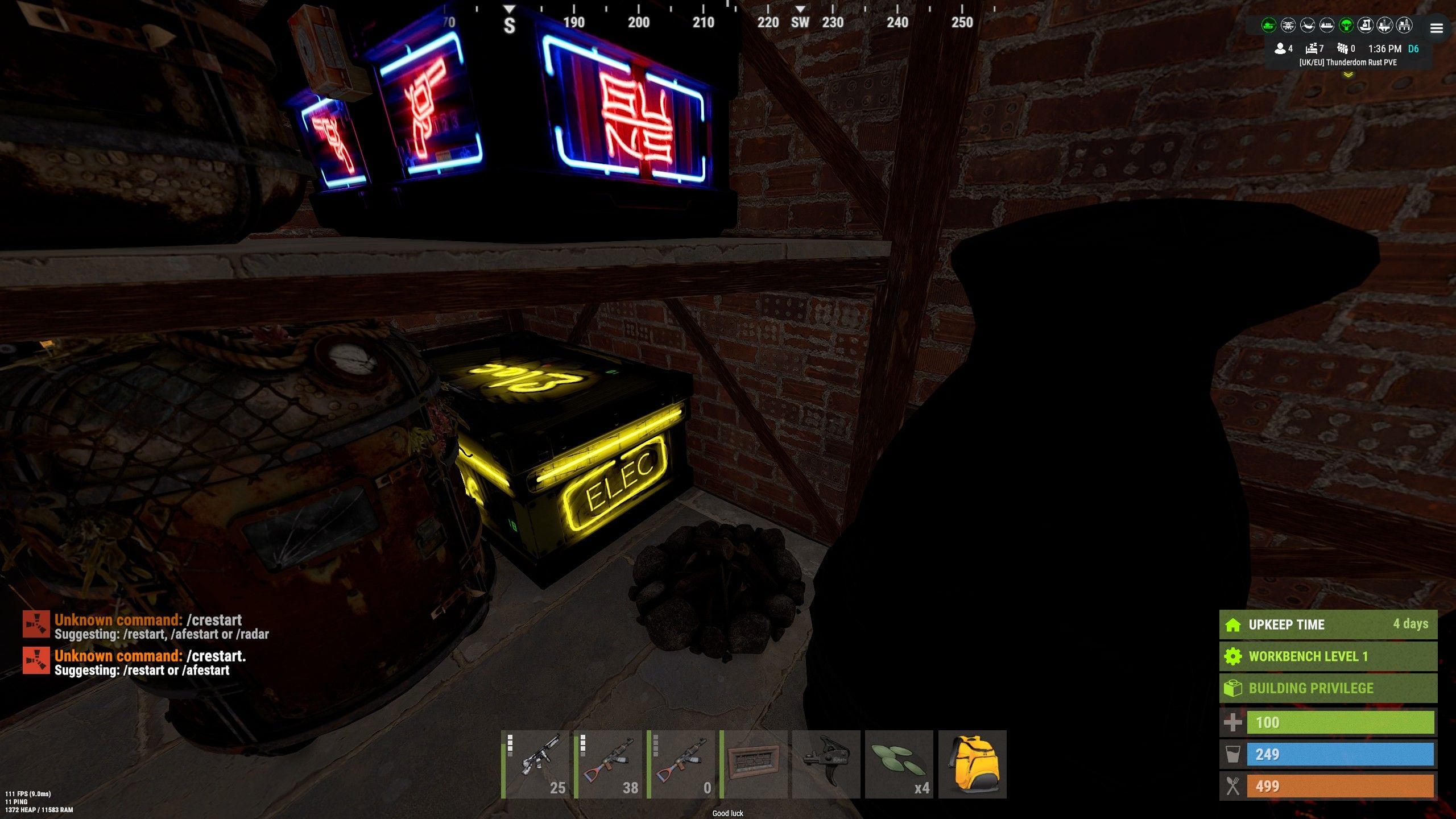Click the Workbench Level 1 status panel
This screenshot has width=1456, height=819.
1328,656
